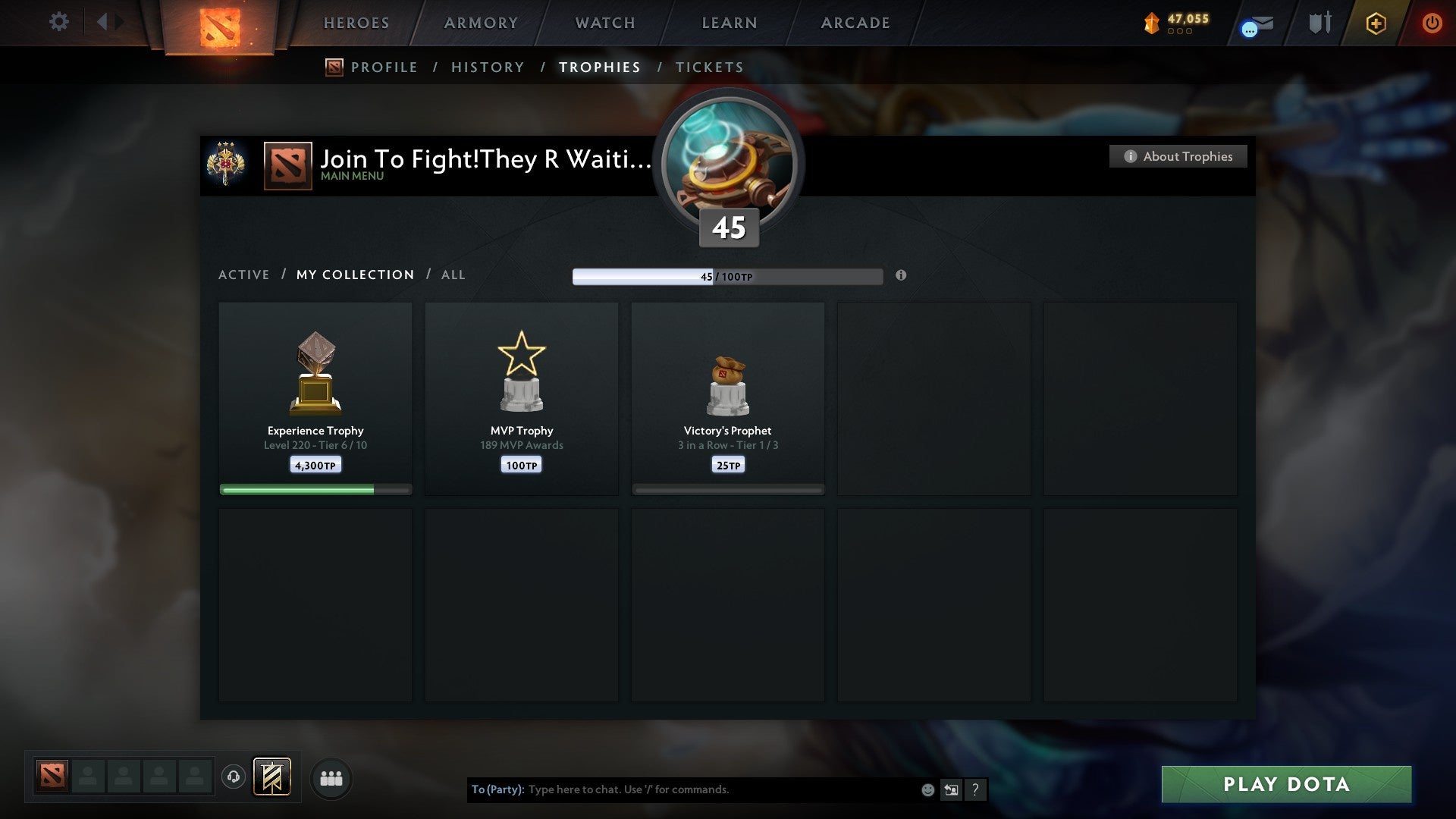
Task: Open the ARCADE menu
Action: (855, 23)
